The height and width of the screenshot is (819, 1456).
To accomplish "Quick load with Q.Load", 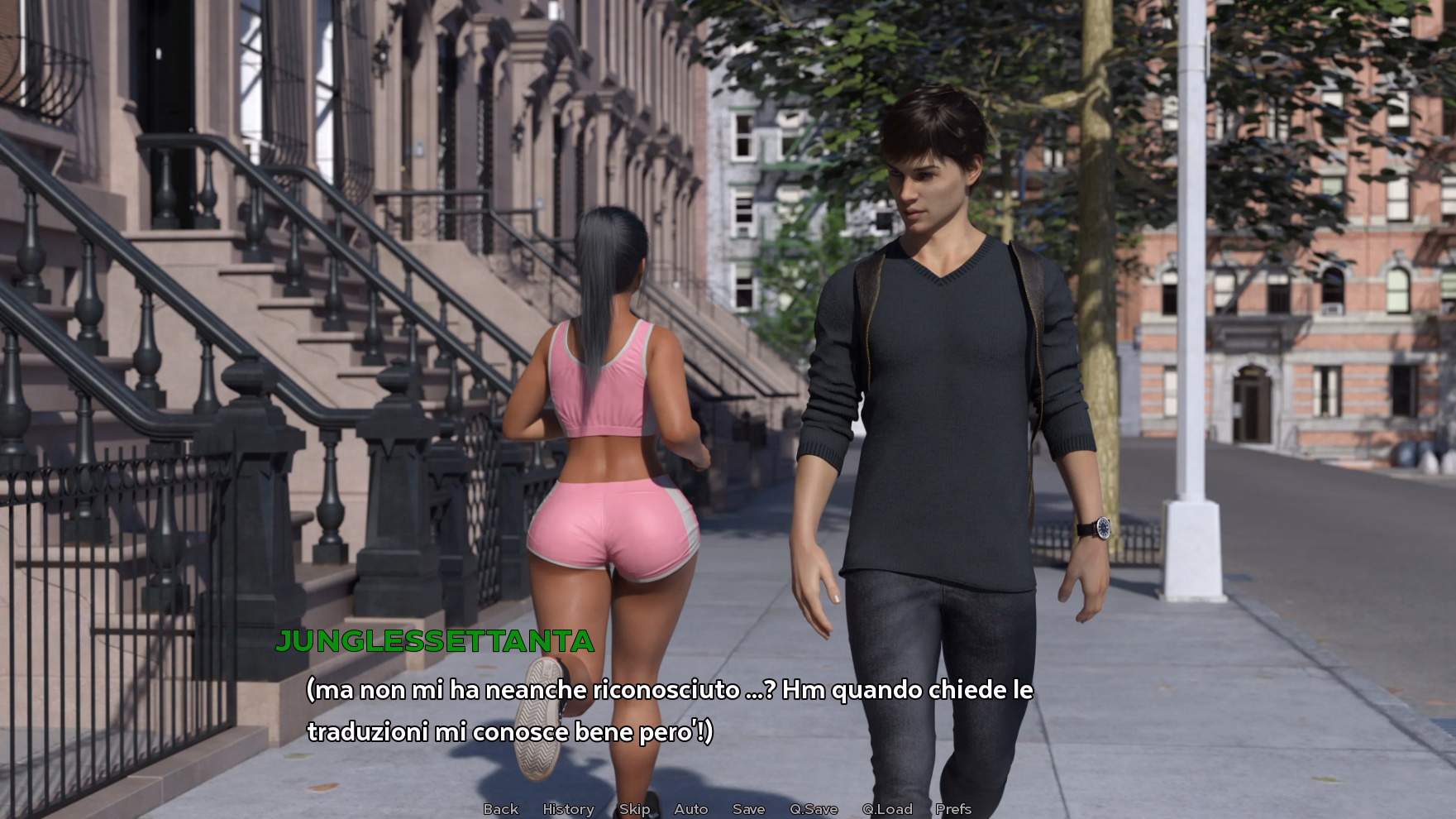I will 887,809.
